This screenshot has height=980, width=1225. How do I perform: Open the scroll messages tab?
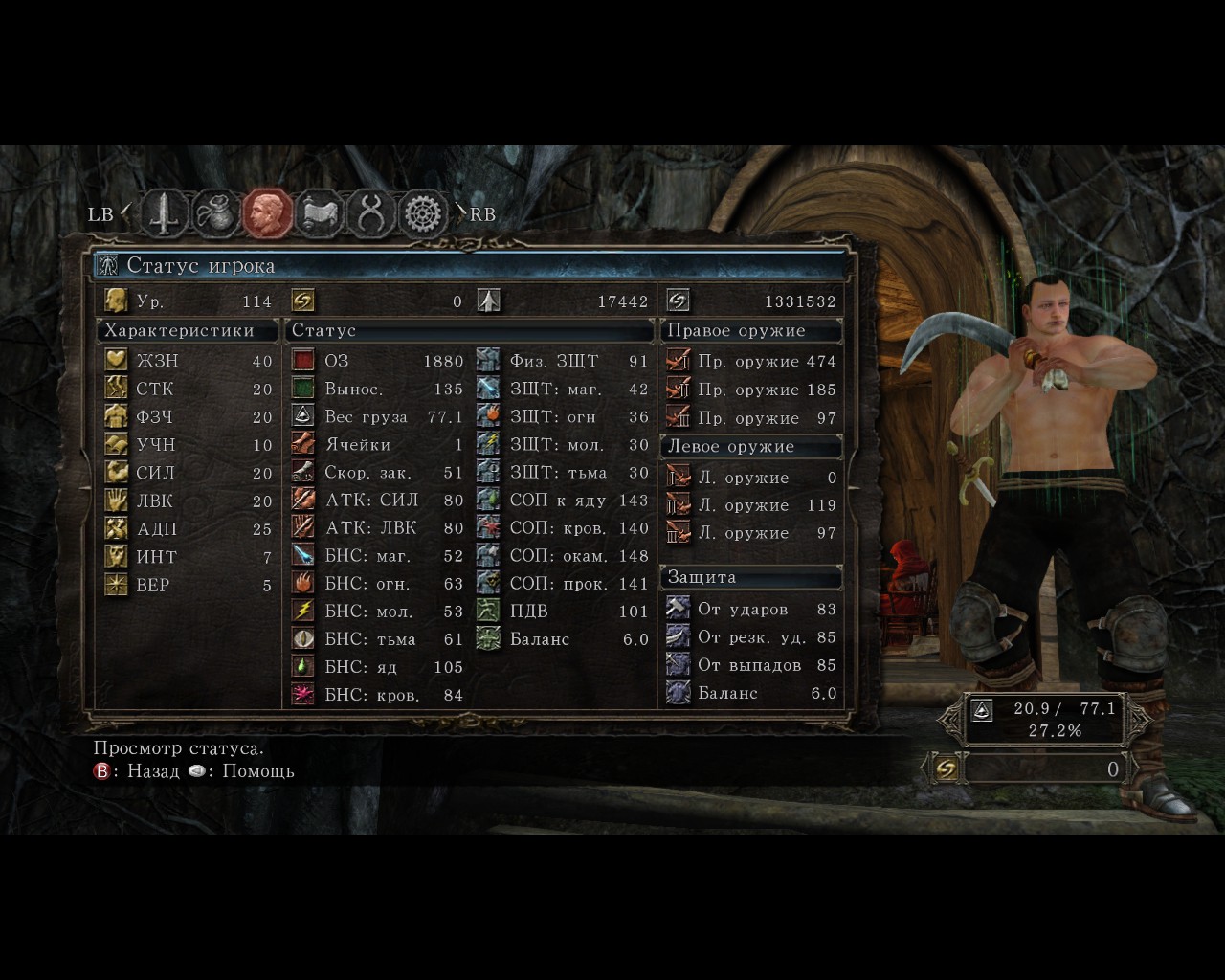[320, 213]
